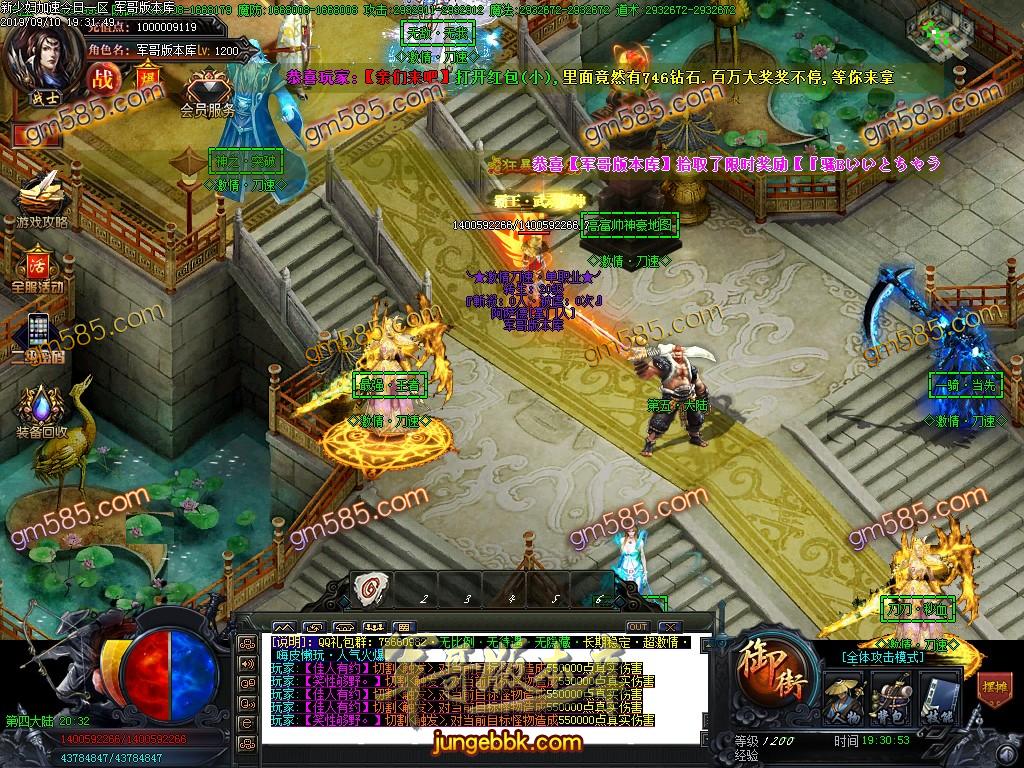Open the 全服活动 server events icon
Viewport: 1024px width, 768px height.
pos(38,267)
